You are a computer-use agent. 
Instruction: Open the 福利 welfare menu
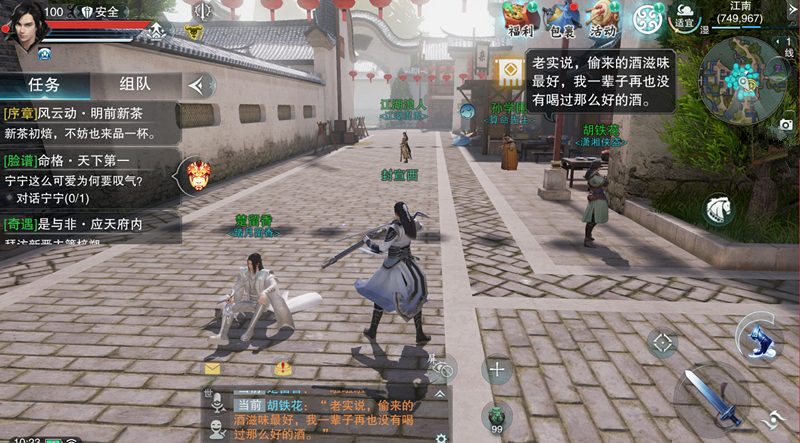coord(519,18)
